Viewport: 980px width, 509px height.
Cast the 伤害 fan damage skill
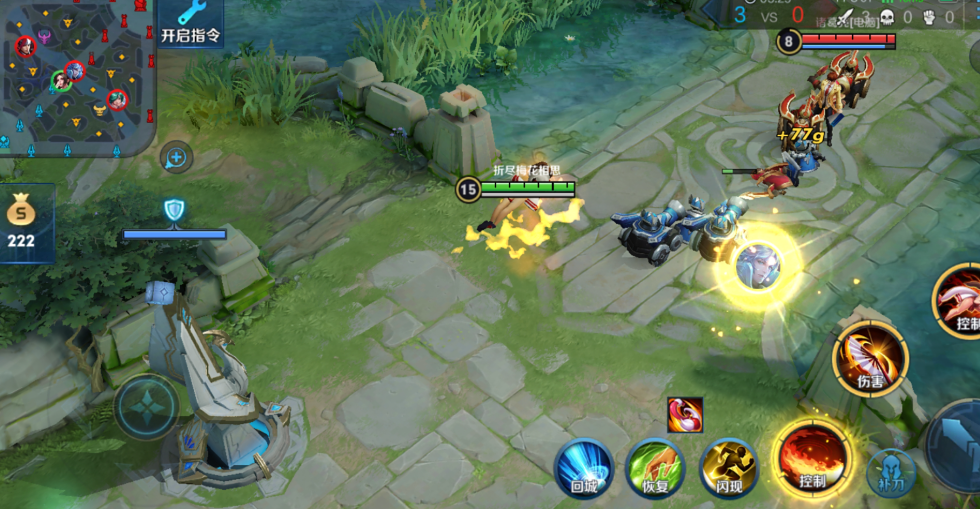coord(870,358)
